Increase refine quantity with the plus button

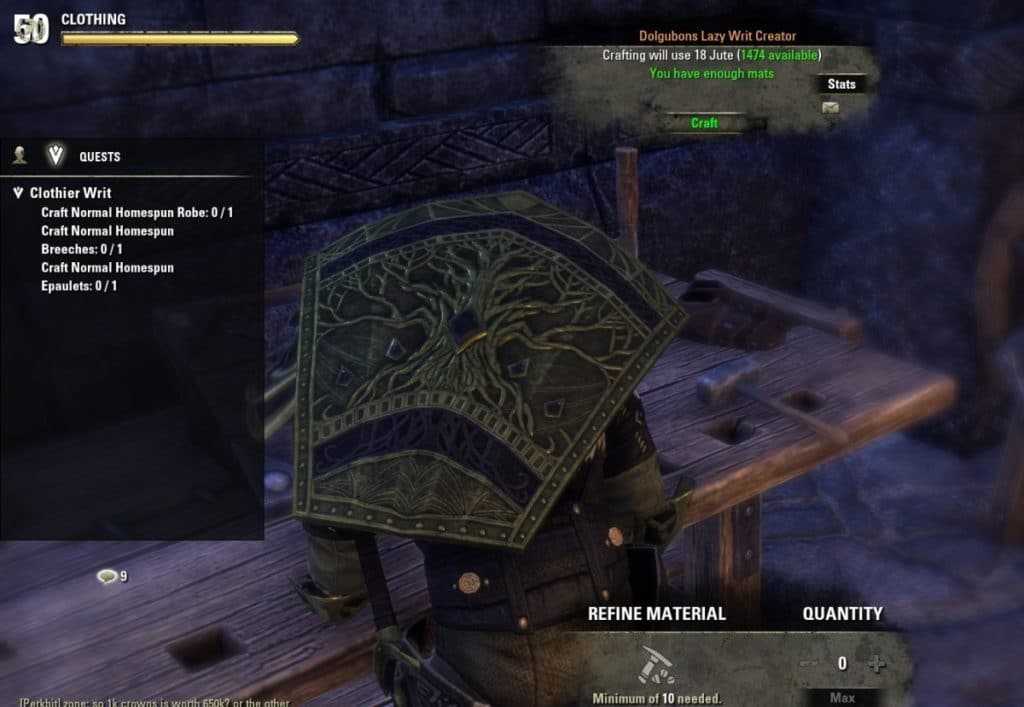(876, 663)
